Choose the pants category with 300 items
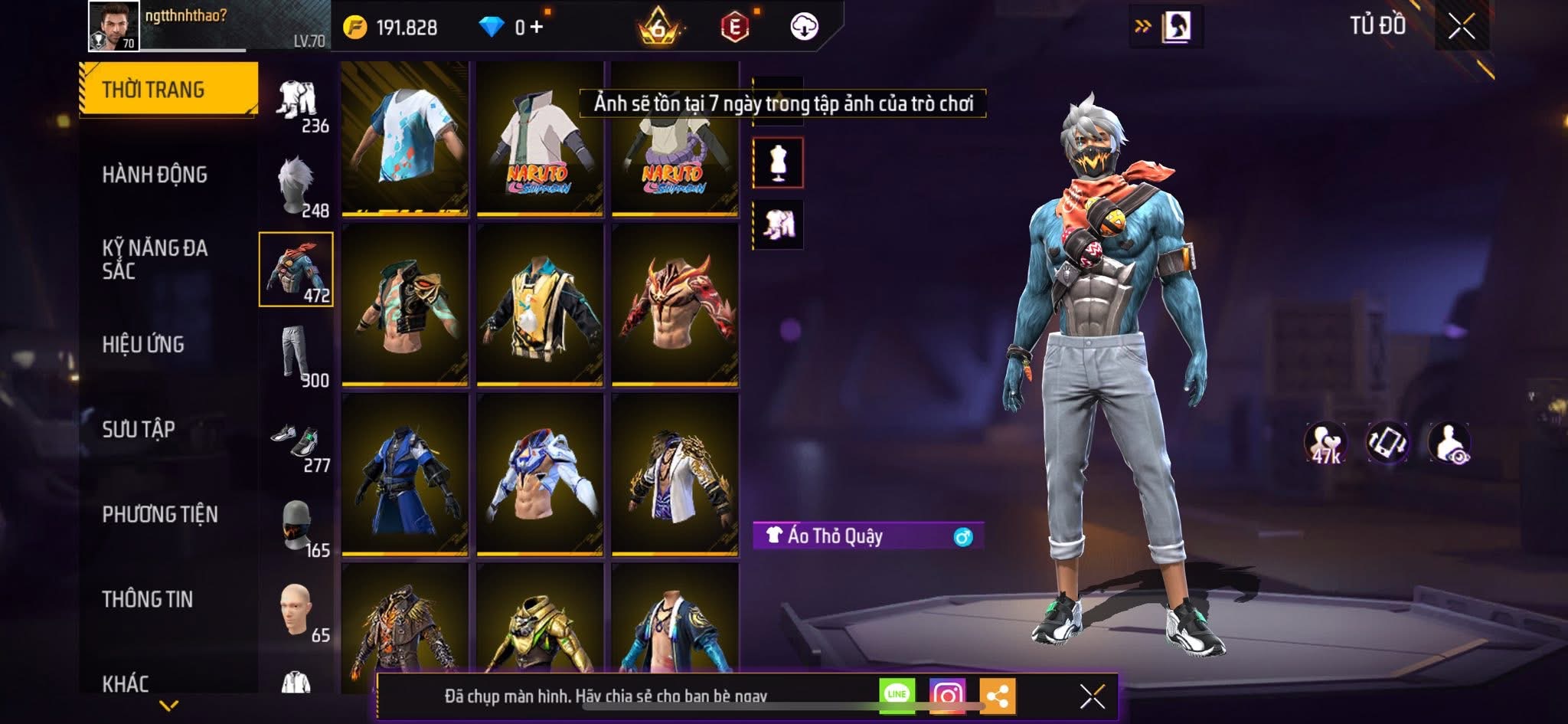This screenshot has height=724, width=1568. point(297,355)
